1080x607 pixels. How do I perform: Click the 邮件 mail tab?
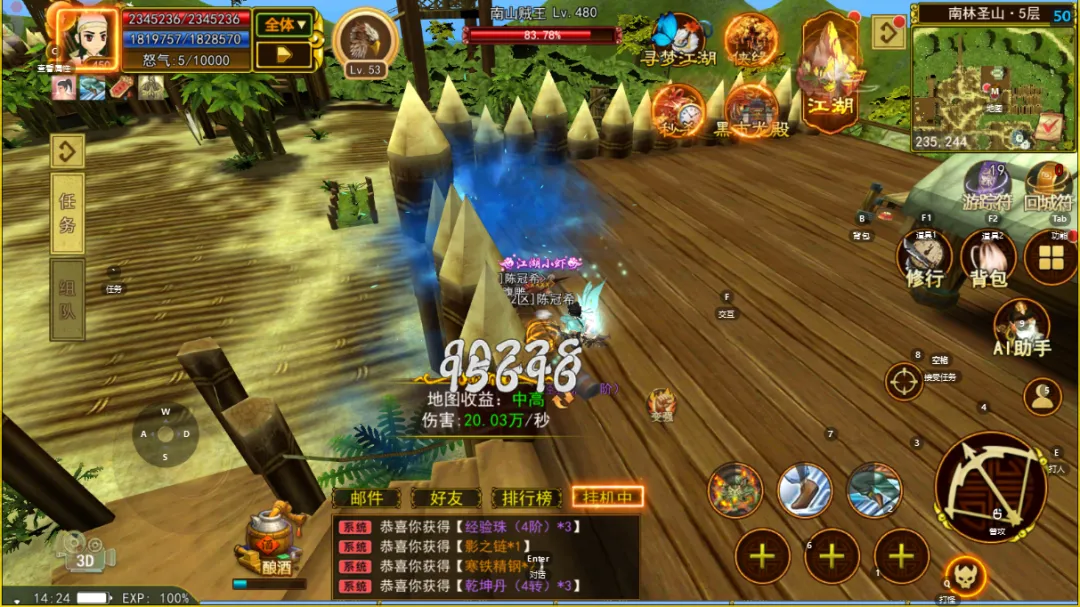point(366,497)
